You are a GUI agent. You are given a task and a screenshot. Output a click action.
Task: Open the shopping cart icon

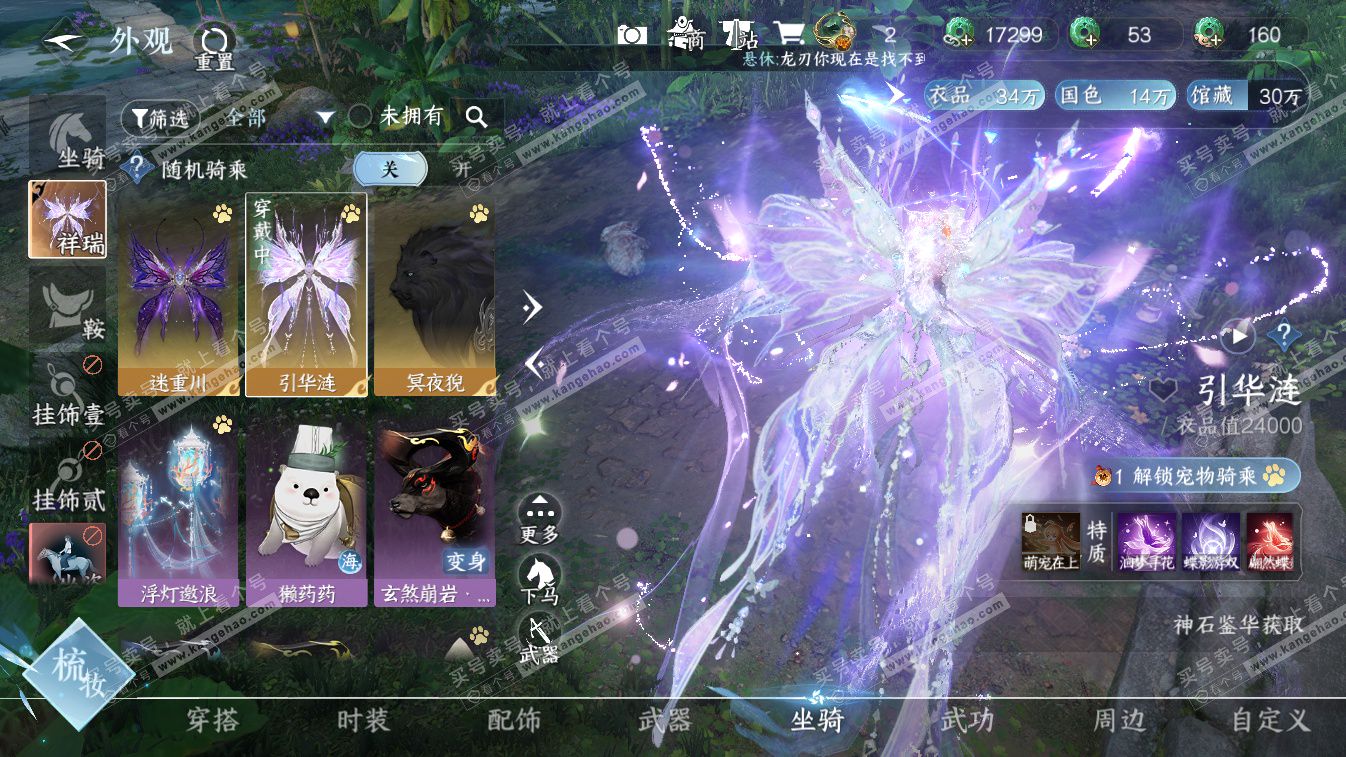tap(790, 35)
